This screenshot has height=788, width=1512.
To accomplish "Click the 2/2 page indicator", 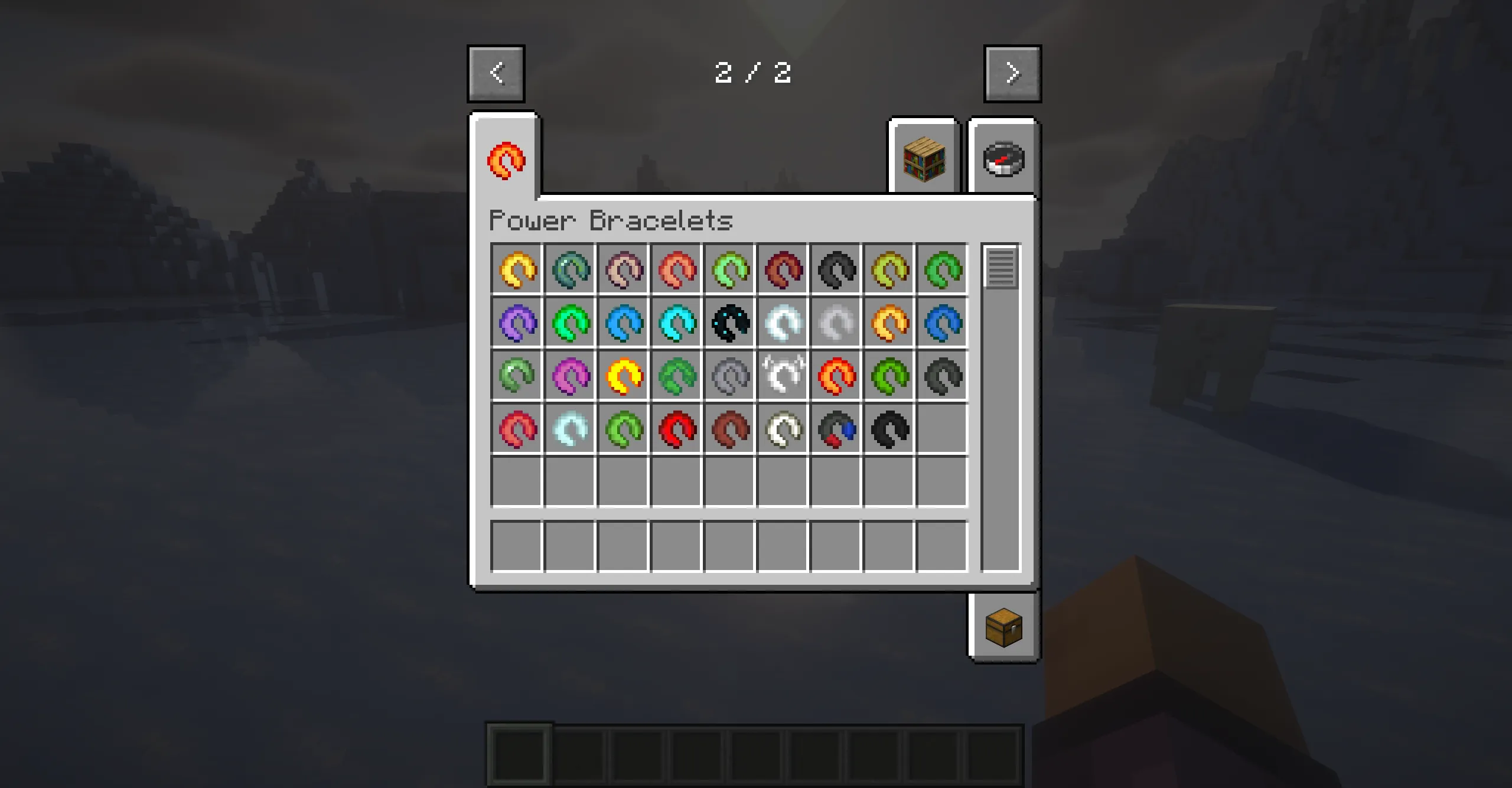I will (x=753, y=73).
